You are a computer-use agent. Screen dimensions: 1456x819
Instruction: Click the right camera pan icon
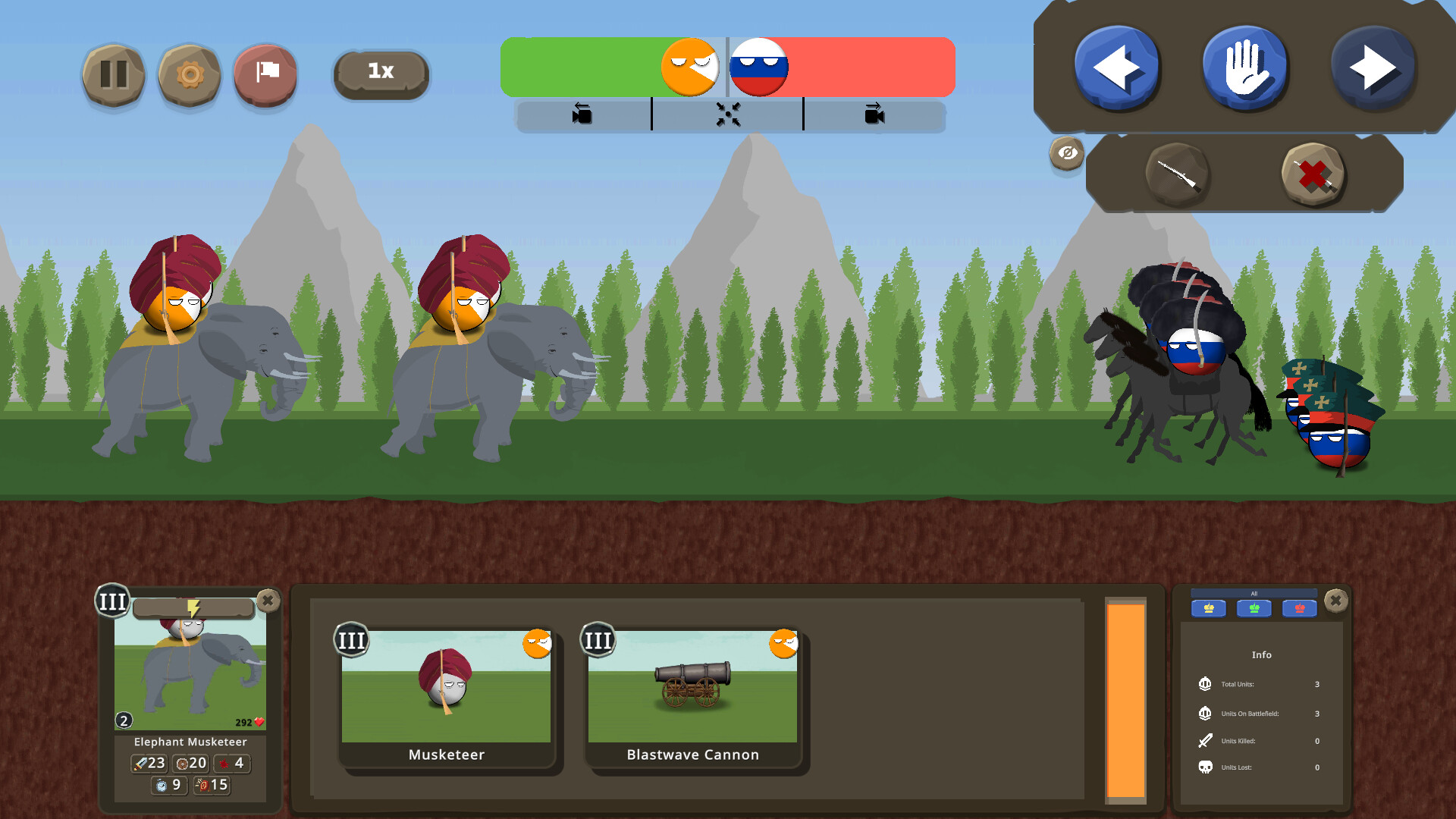(875, 115)
